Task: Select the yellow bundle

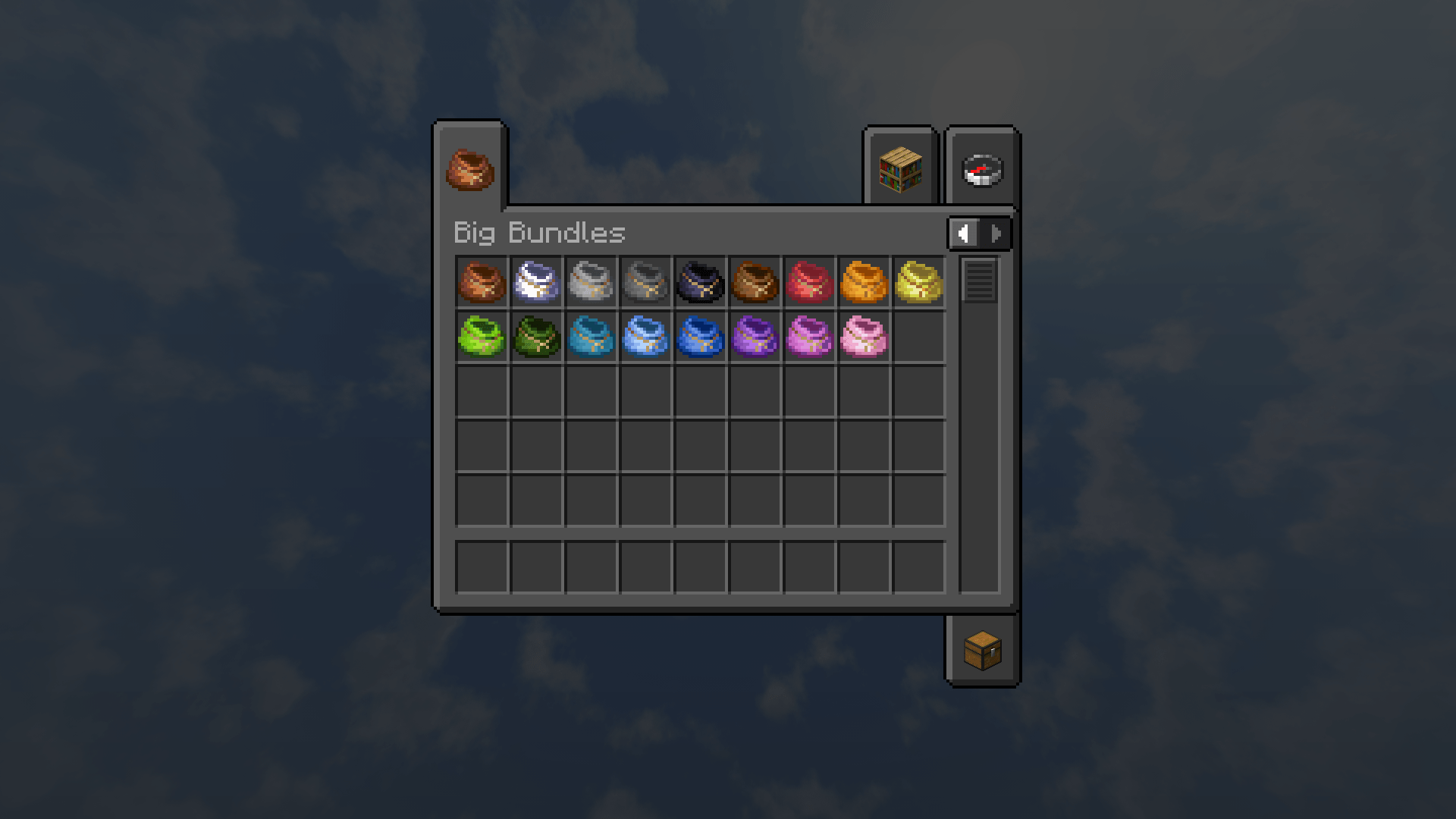Action: (x=918, y=282)
